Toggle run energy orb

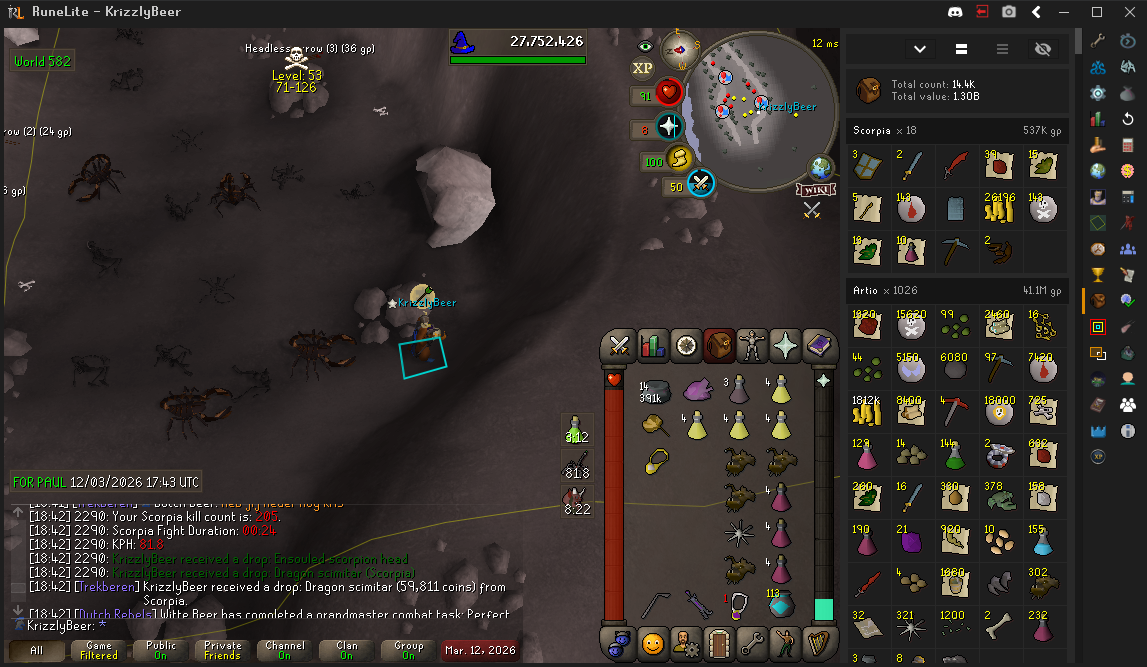click(x=679, y=159)
